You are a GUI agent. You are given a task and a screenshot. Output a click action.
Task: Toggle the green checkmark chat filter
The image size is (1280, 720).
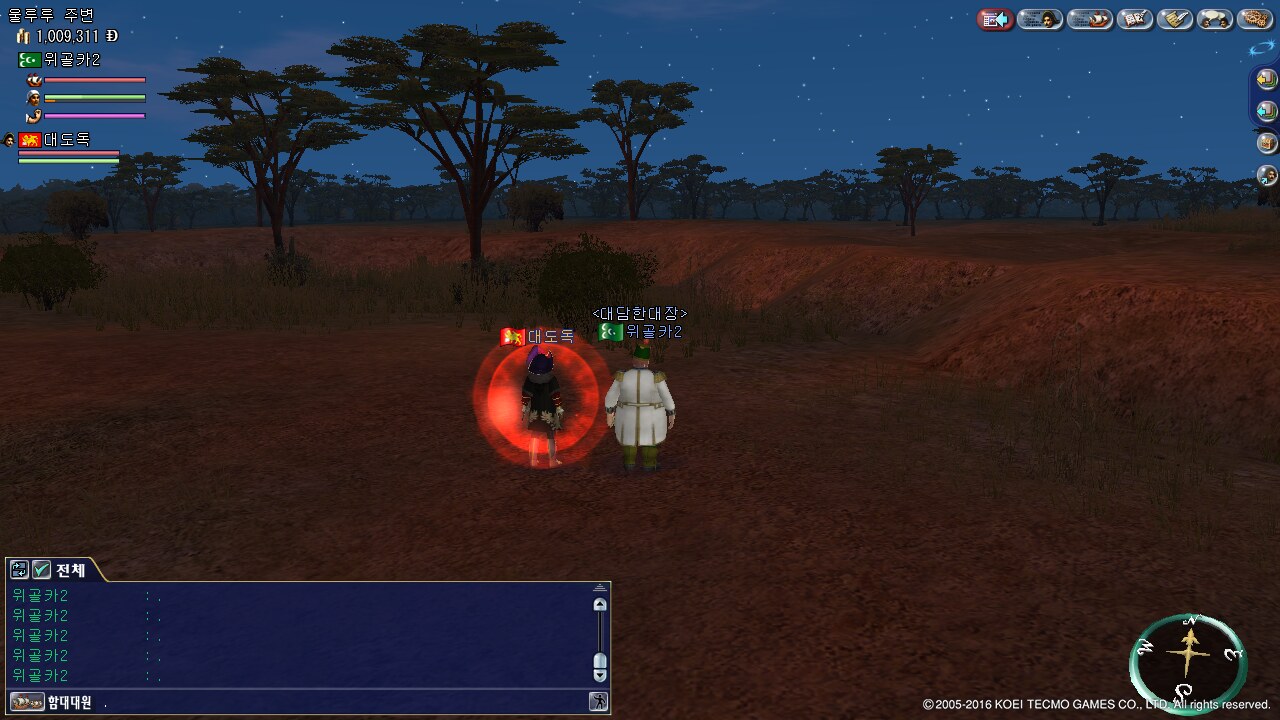point(41,570)
